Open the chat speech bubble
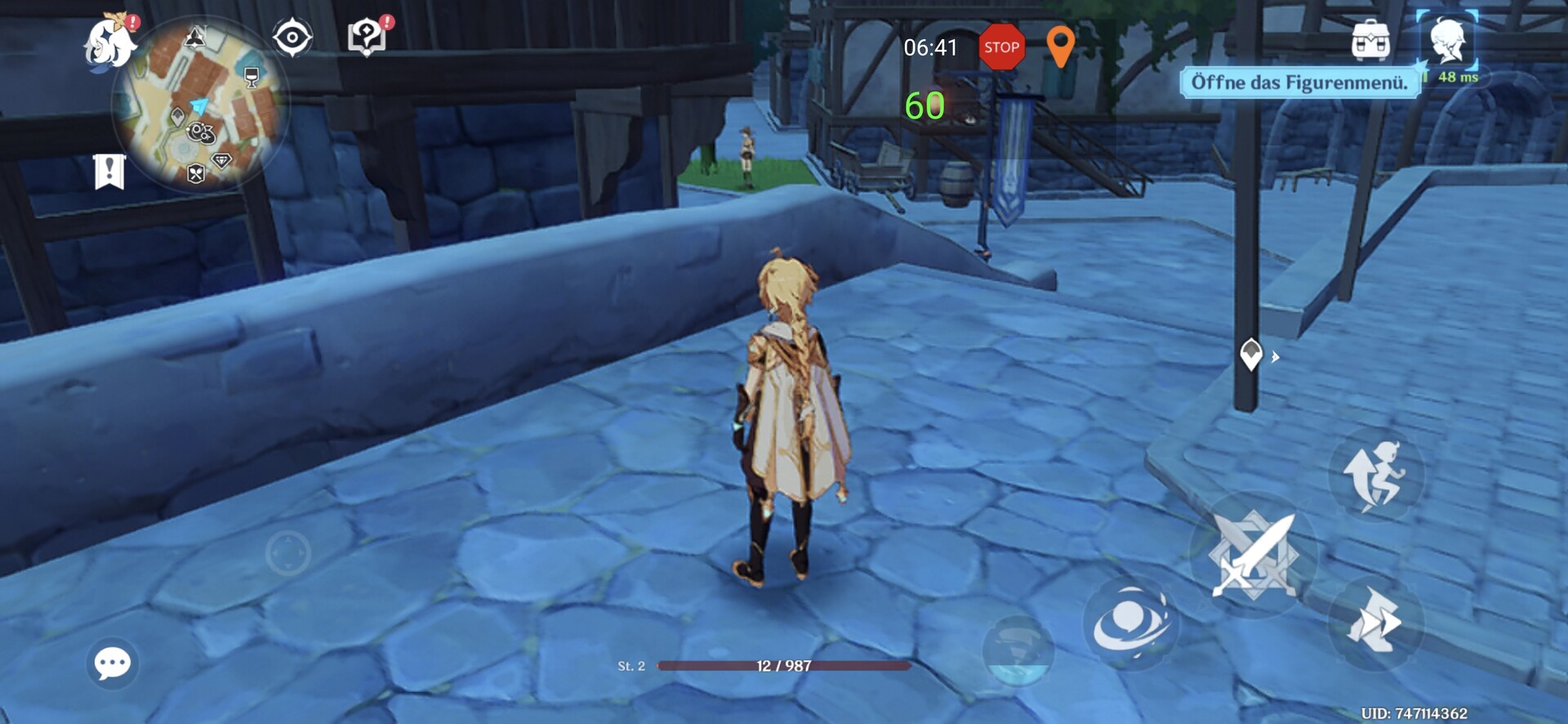Viewport: 1568px width, 724px height. [112, 663]
